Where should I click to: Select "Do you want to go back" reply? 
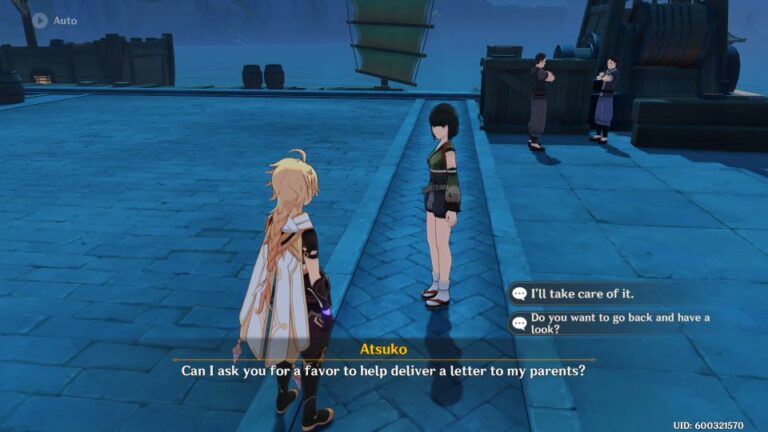(x=605, y=323)
